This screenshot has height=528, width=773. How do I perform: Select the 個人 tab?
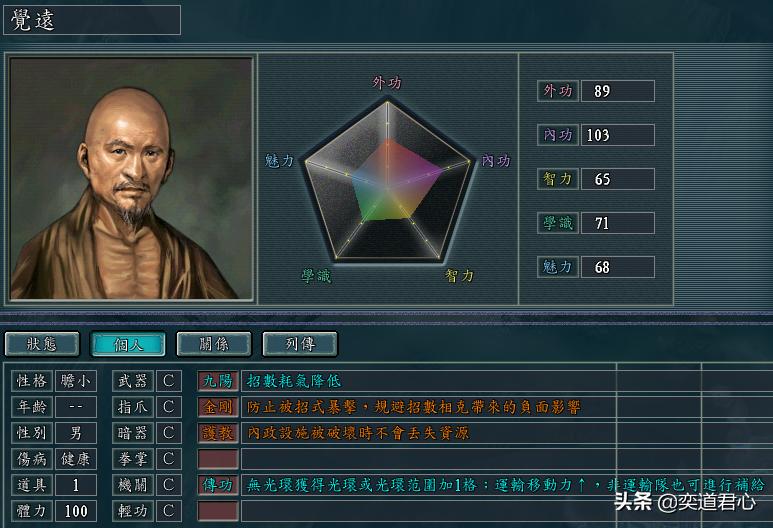click(128, 344)
